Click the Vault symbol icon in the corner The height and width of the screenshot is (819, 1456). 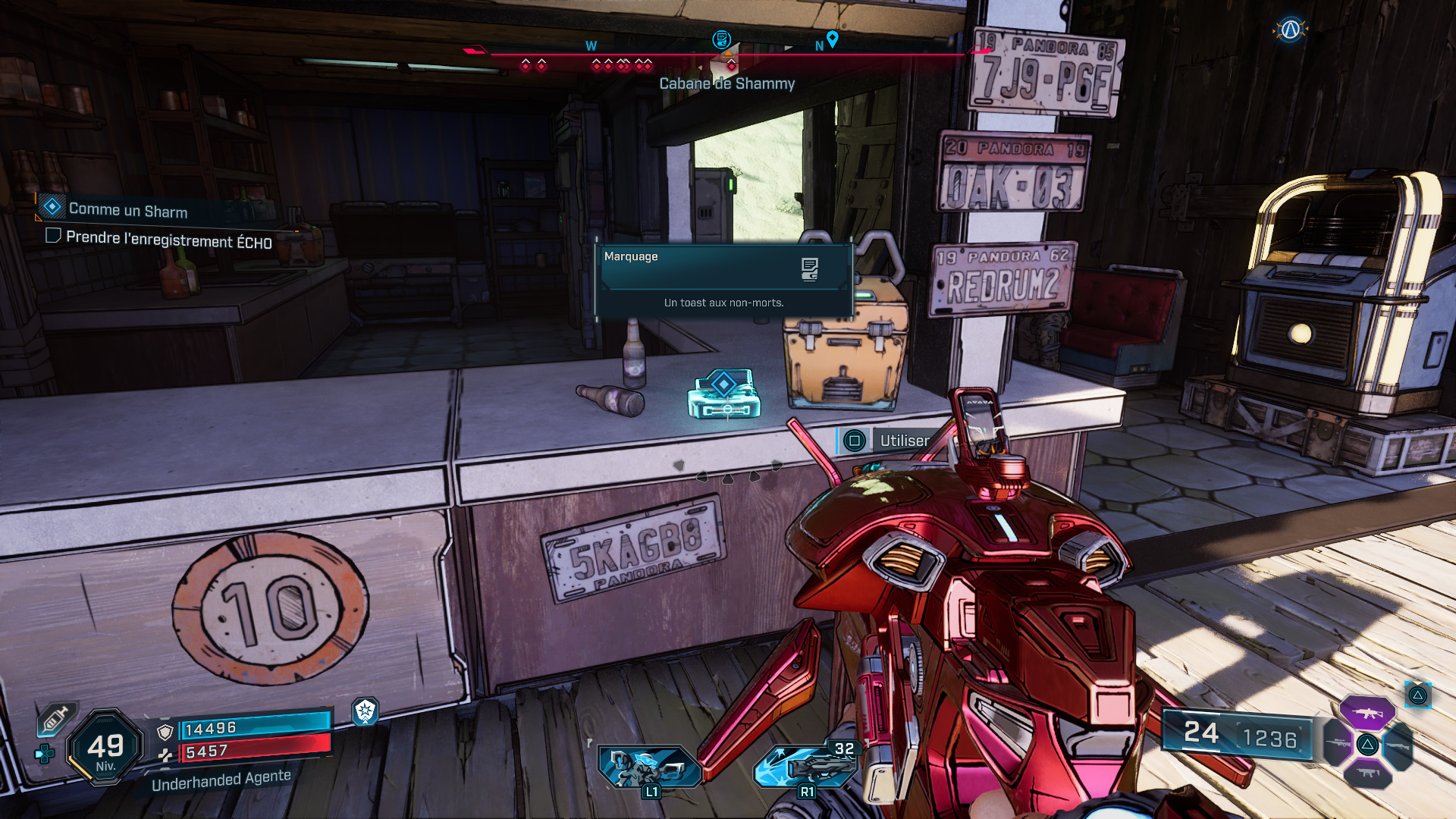1290,30
